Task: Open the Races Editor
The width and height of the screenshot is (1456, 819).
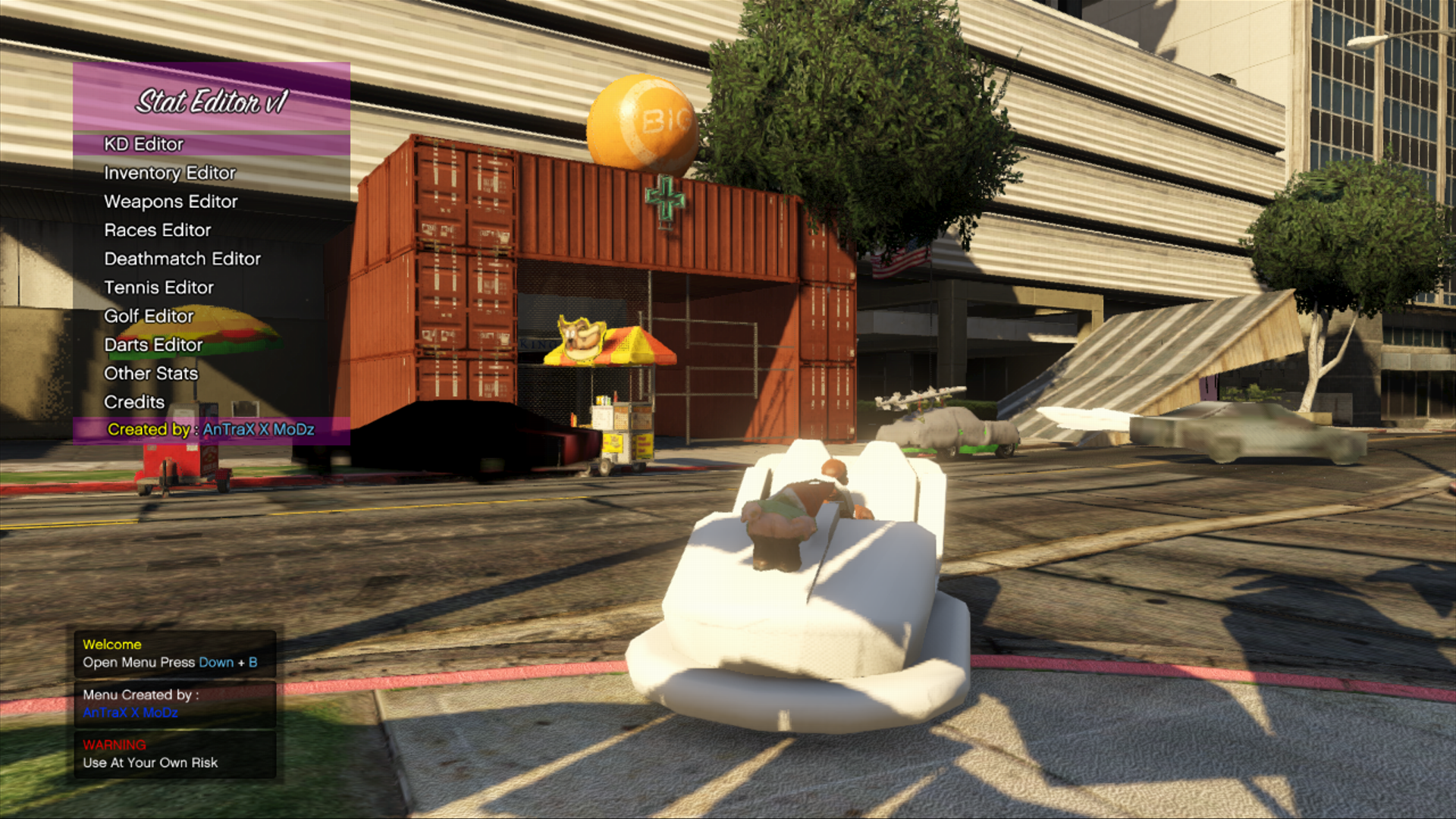Action: 158,231
